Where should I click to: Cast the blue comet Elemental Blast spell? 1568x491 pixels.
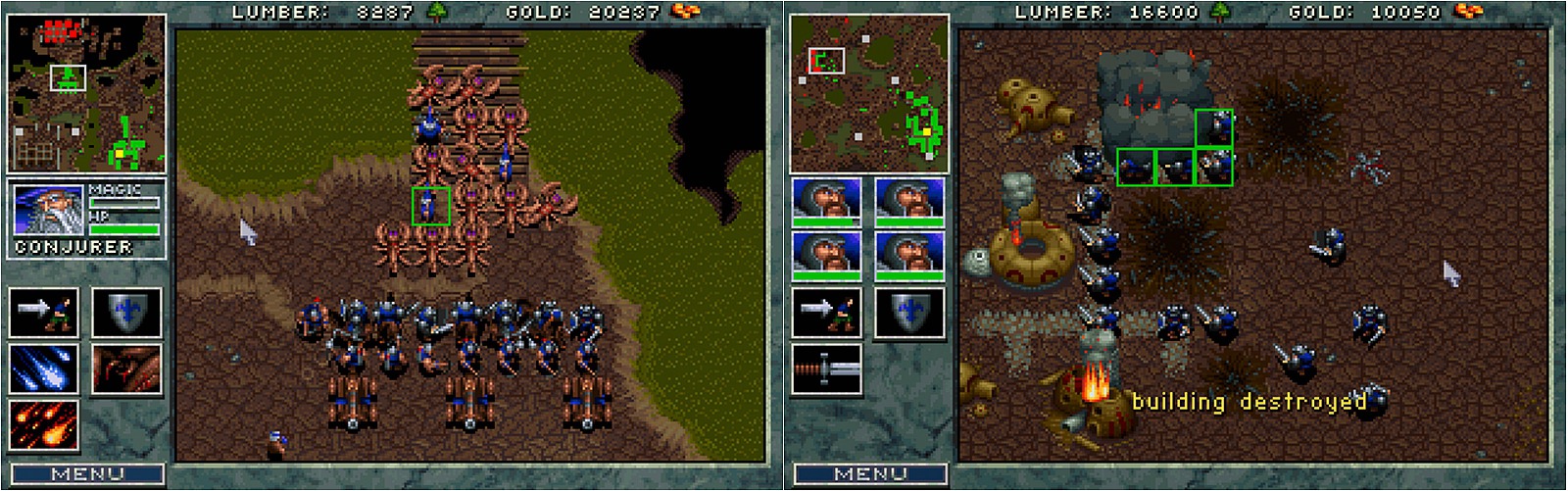[x=43, y=368]
